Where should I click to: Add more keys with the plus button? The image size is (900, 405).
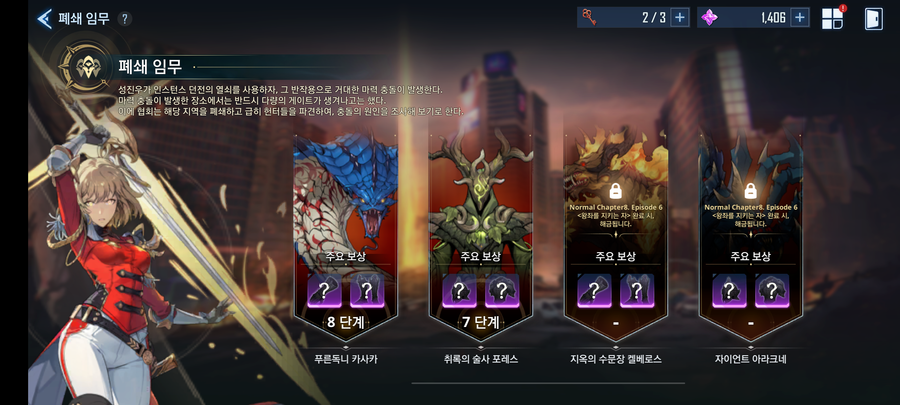[679, 17]
